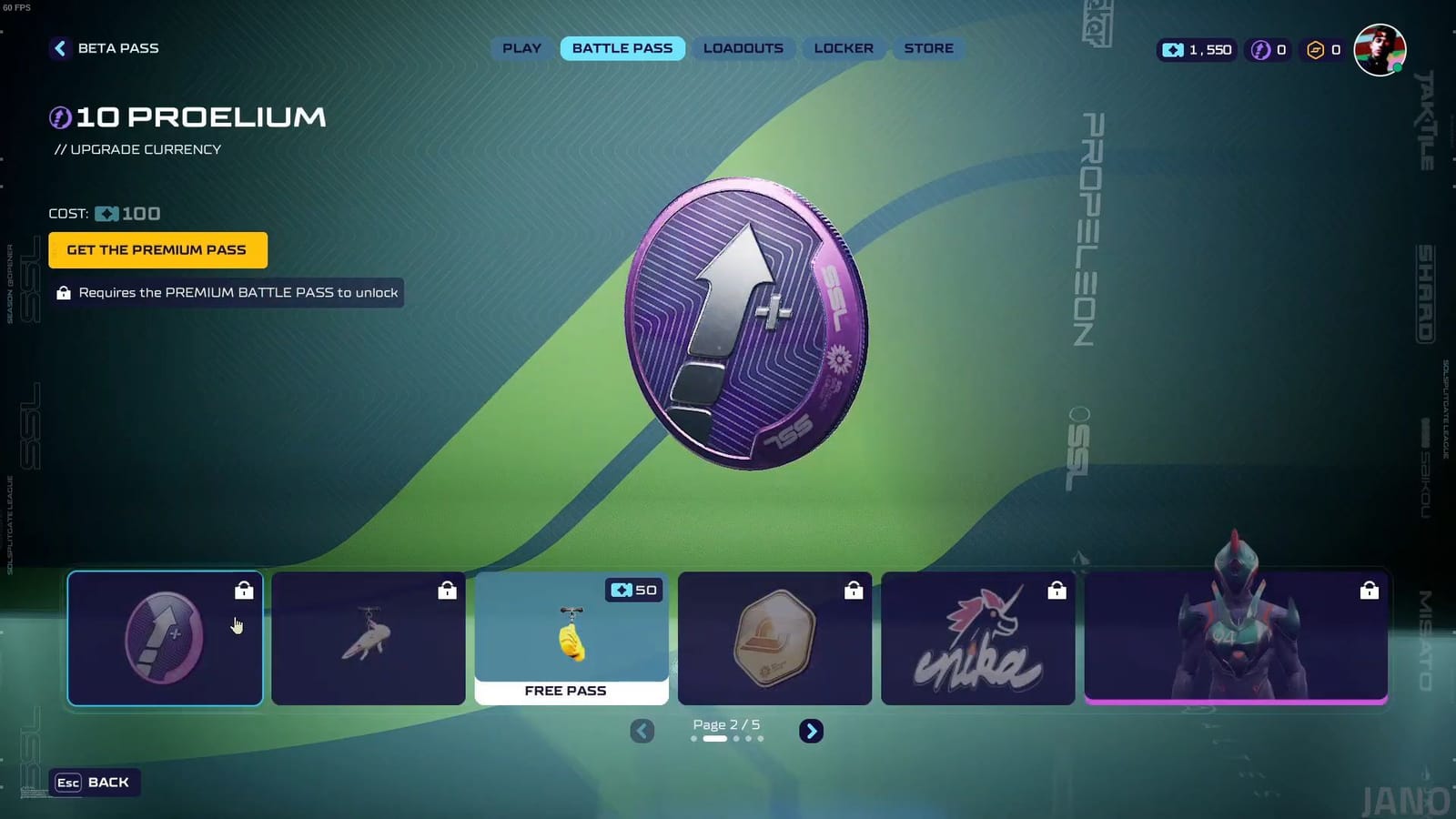Click the lock icon on the first reward tile

point(244,591)
